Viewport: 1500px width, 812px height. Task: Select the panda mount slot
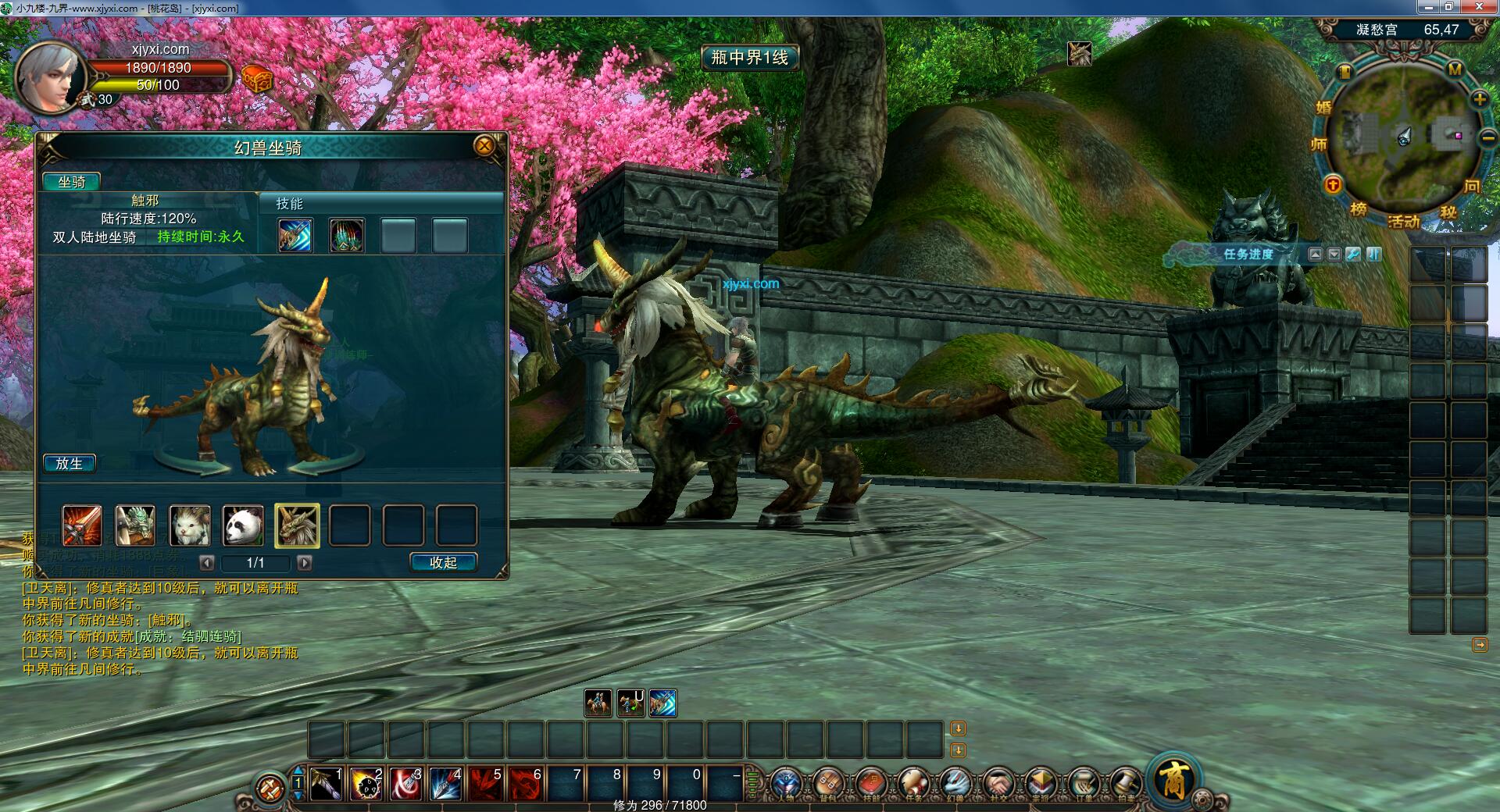pyautogui.click(x=243, y=525)
